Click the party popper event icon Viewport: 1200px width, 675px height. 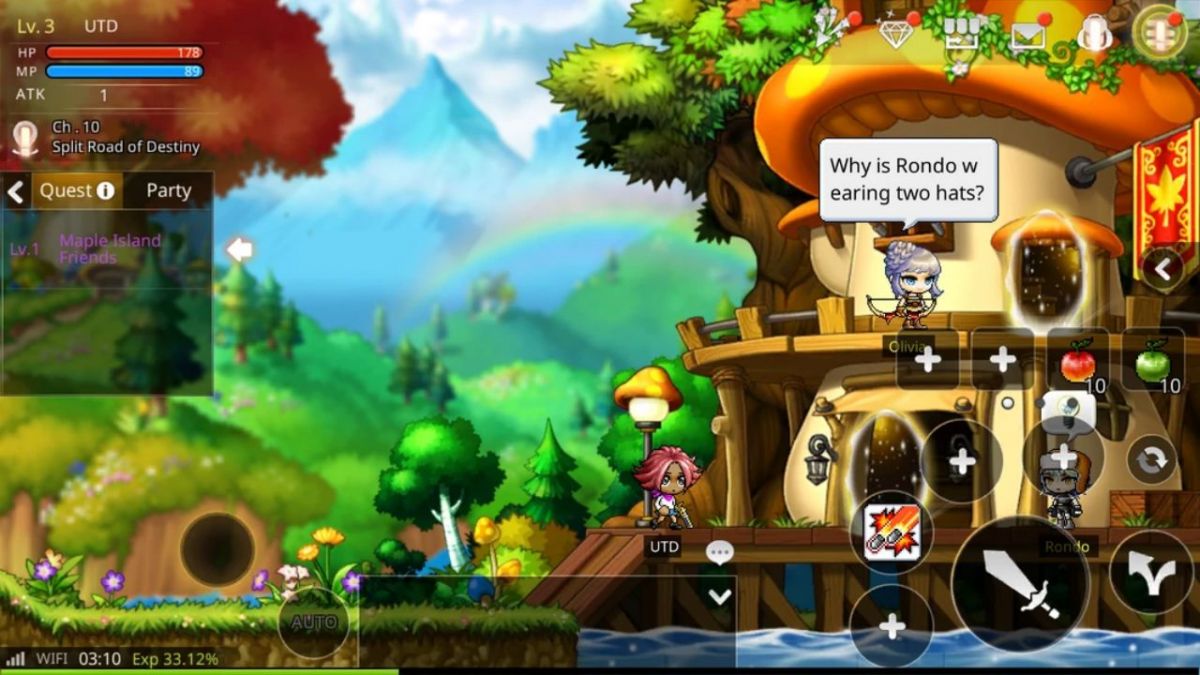(829, 31)
